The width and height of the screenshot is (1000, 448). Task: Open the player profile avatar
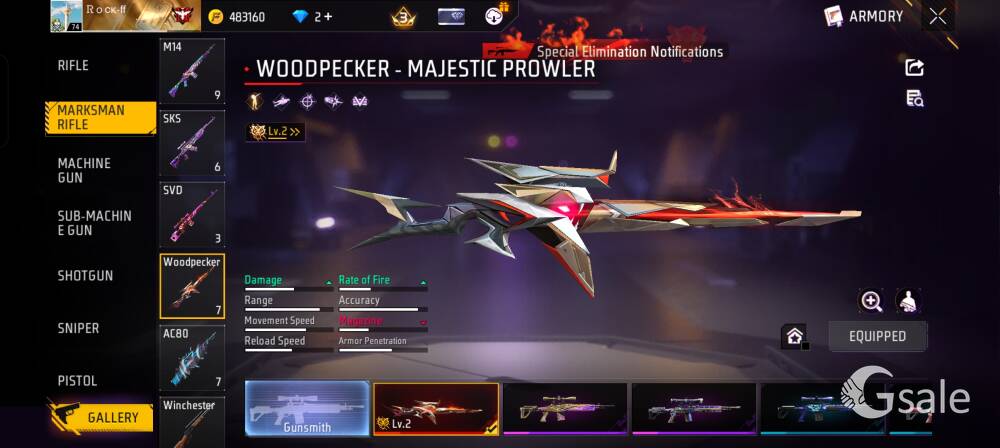tap(66, 16)
